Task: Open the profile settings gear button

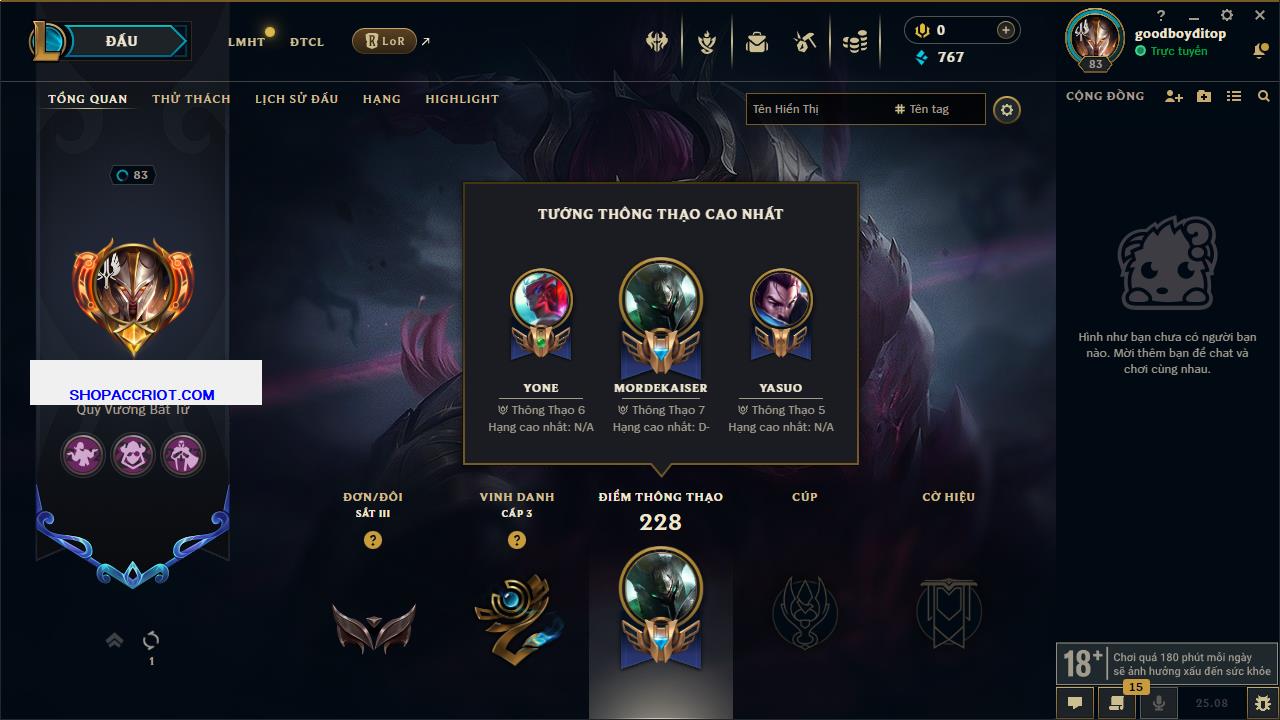Action: [x=1007, y=109]
